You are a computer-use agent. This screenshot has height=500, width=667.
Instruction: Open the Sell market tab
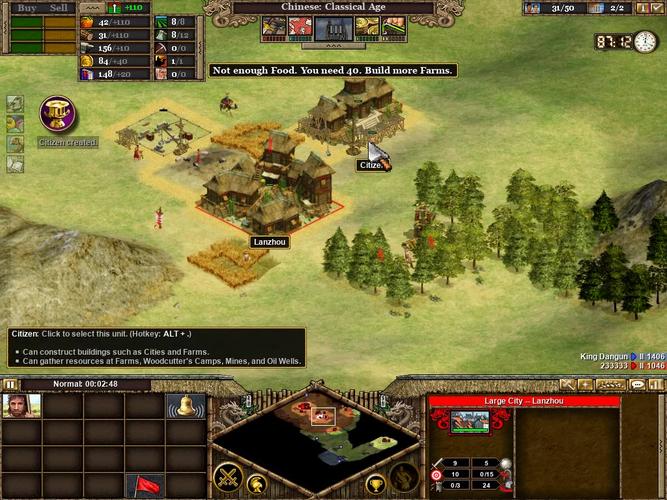58,8
